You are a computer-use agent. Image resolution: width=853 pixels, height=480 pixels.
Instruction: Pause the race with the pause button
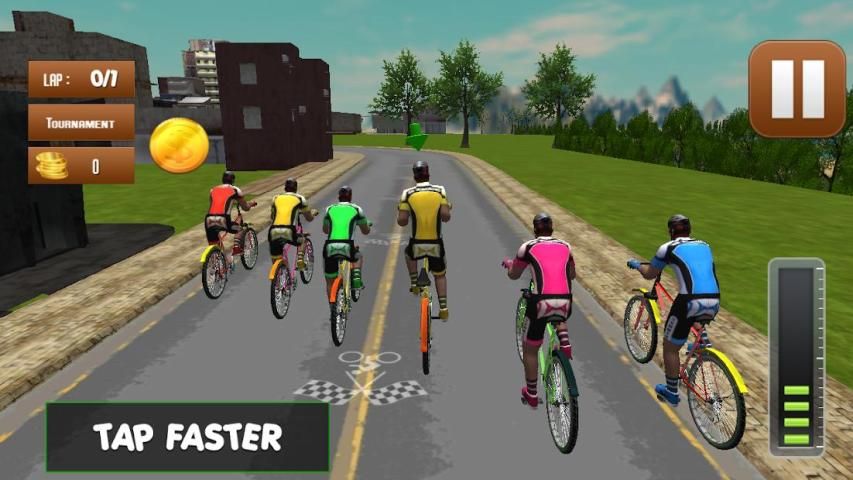coord(797,89)
